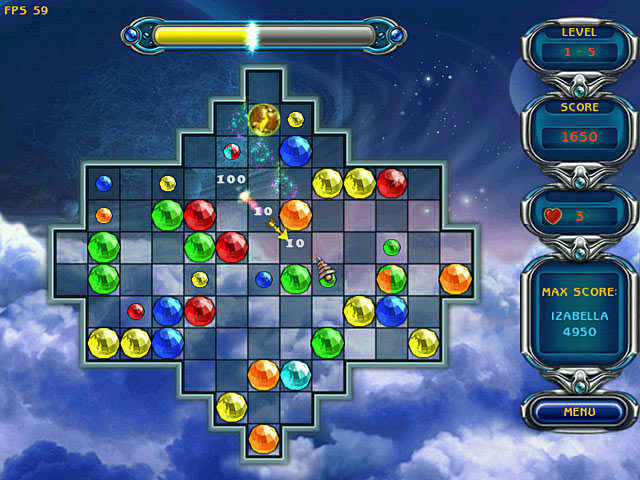This screenshot has height=480, width=640.
Task: Choose the small red-and-cyan ball
Action: [231, 152]
